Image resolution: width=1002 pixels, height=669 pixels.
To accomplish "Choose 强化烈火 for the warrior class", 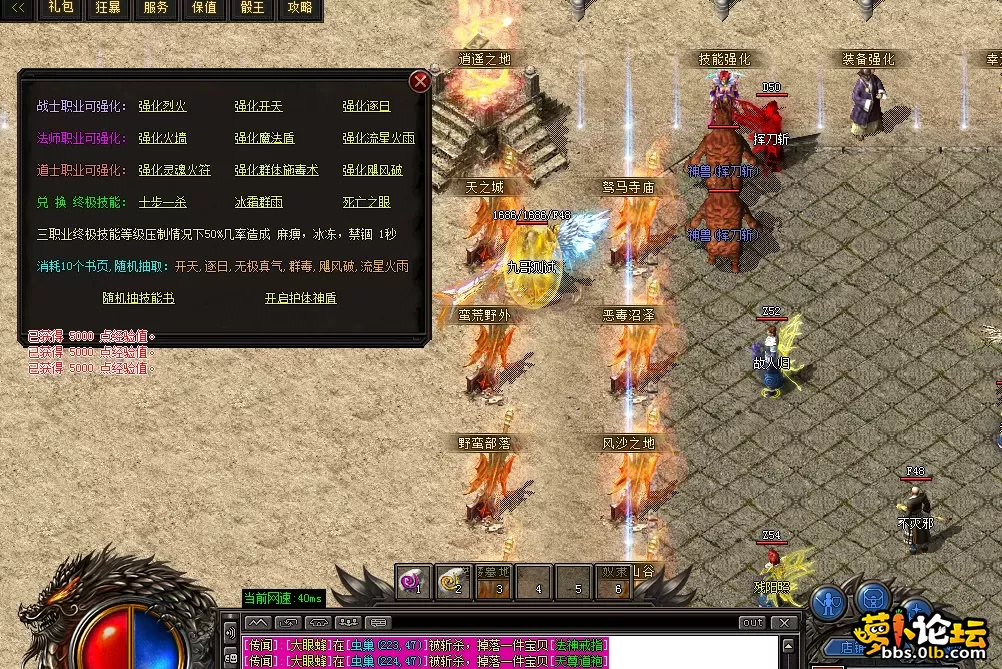I will pyautogui.click(x=162, y=106).
